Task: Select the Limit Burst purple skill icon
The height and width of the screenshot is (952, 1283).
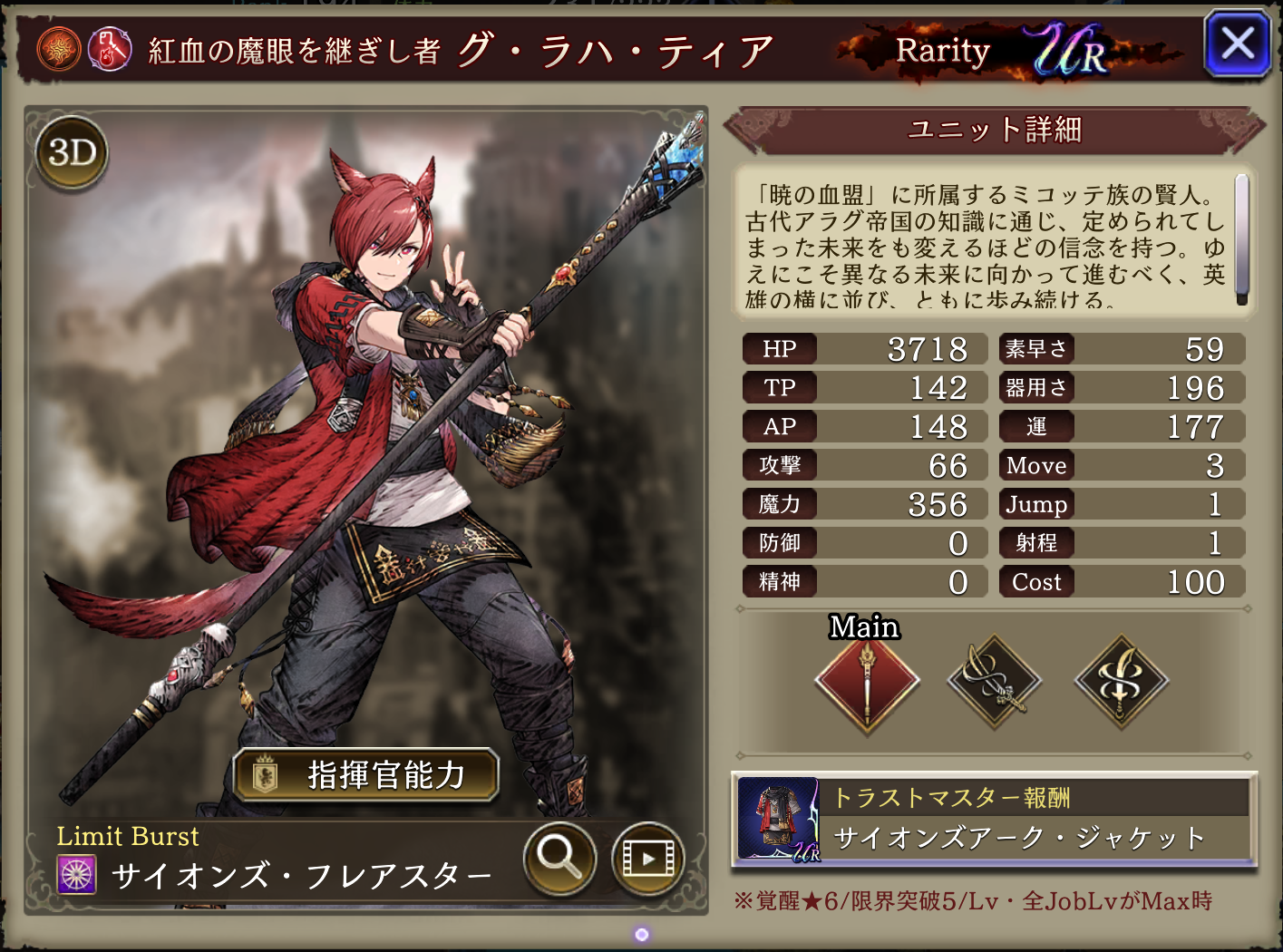Action: pyautogui.click(x=77, y=875)
